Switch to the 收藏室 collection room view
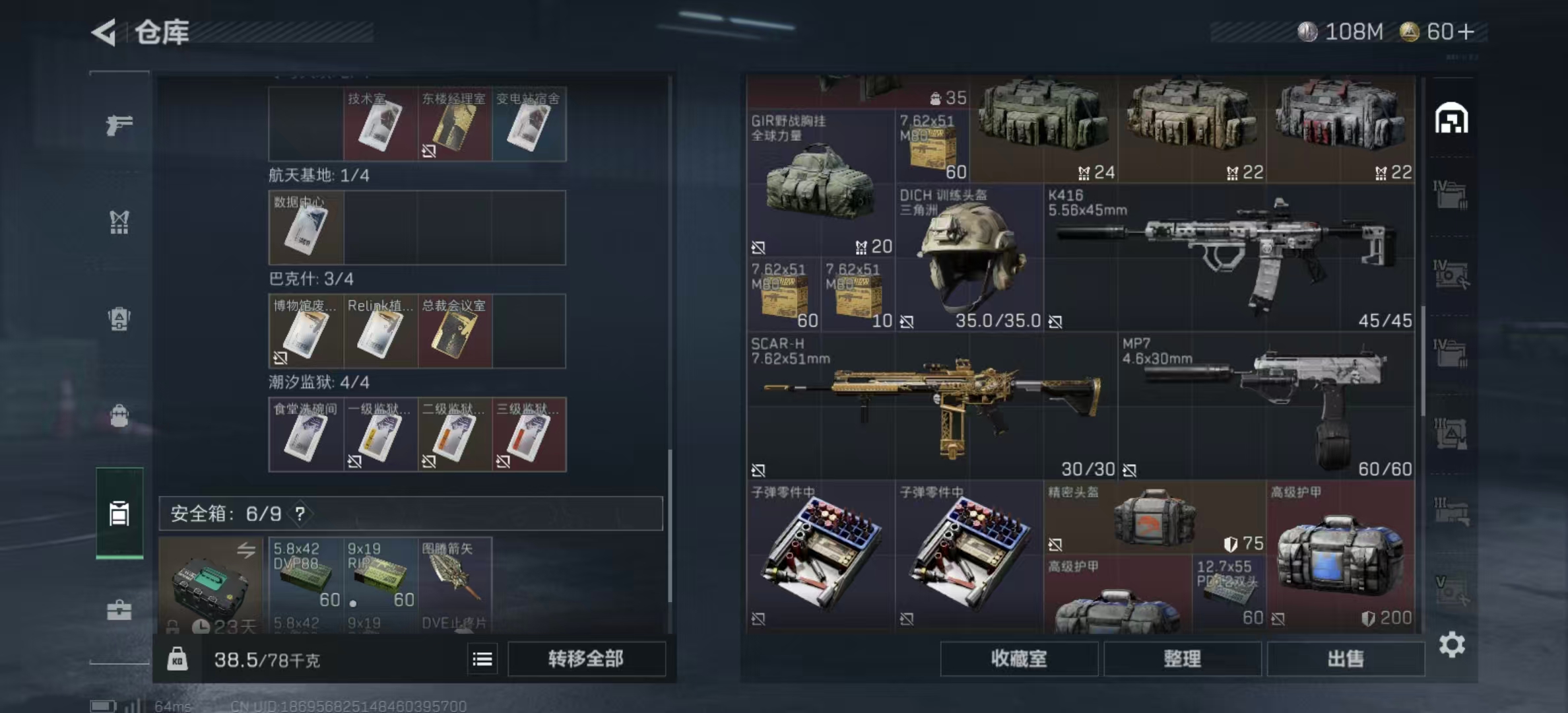The width and height of the screenshot is (1568, 713). (1019, 659)
